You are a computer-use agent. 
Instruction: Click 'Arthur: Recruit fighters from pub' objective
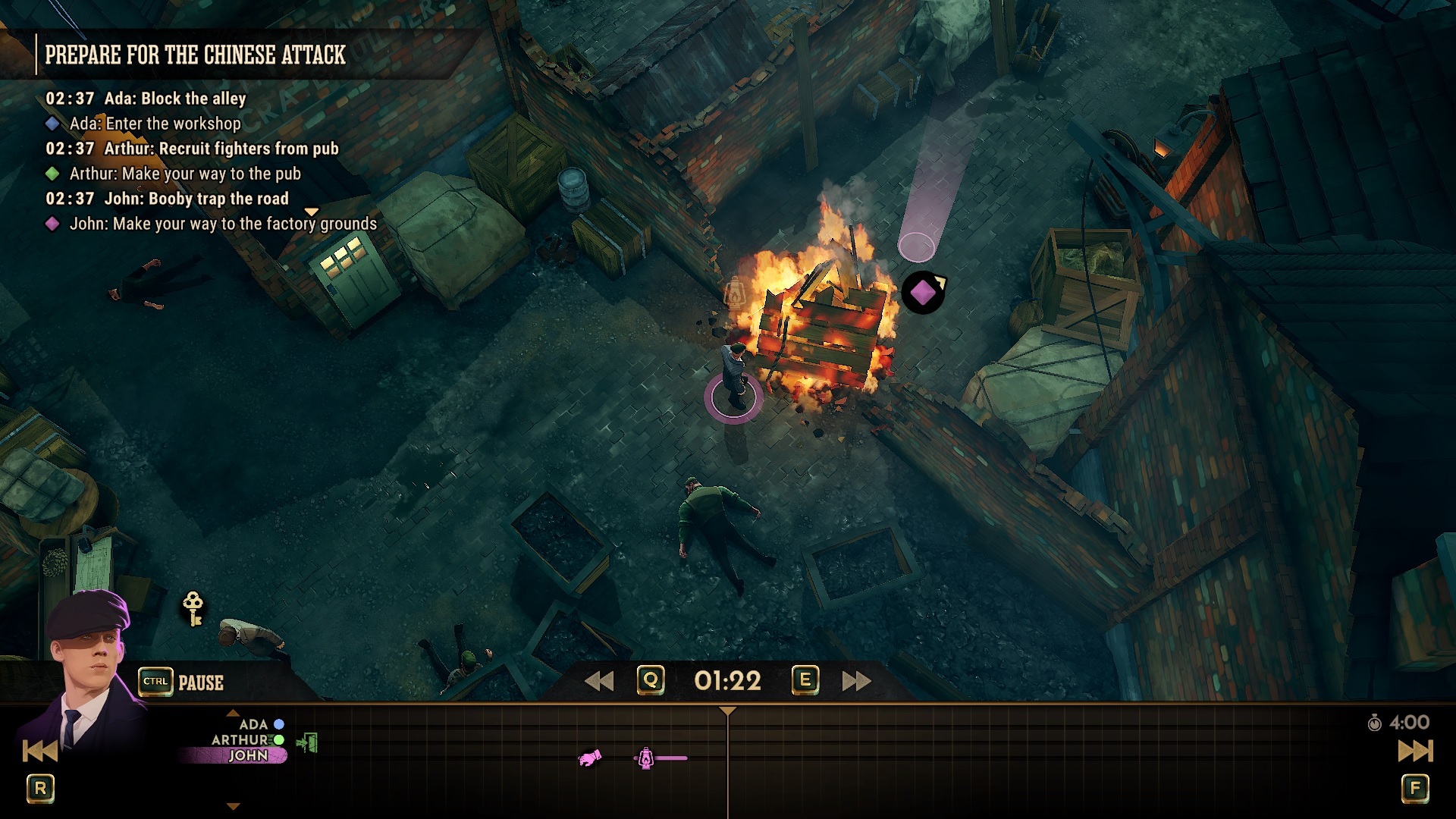221,149
